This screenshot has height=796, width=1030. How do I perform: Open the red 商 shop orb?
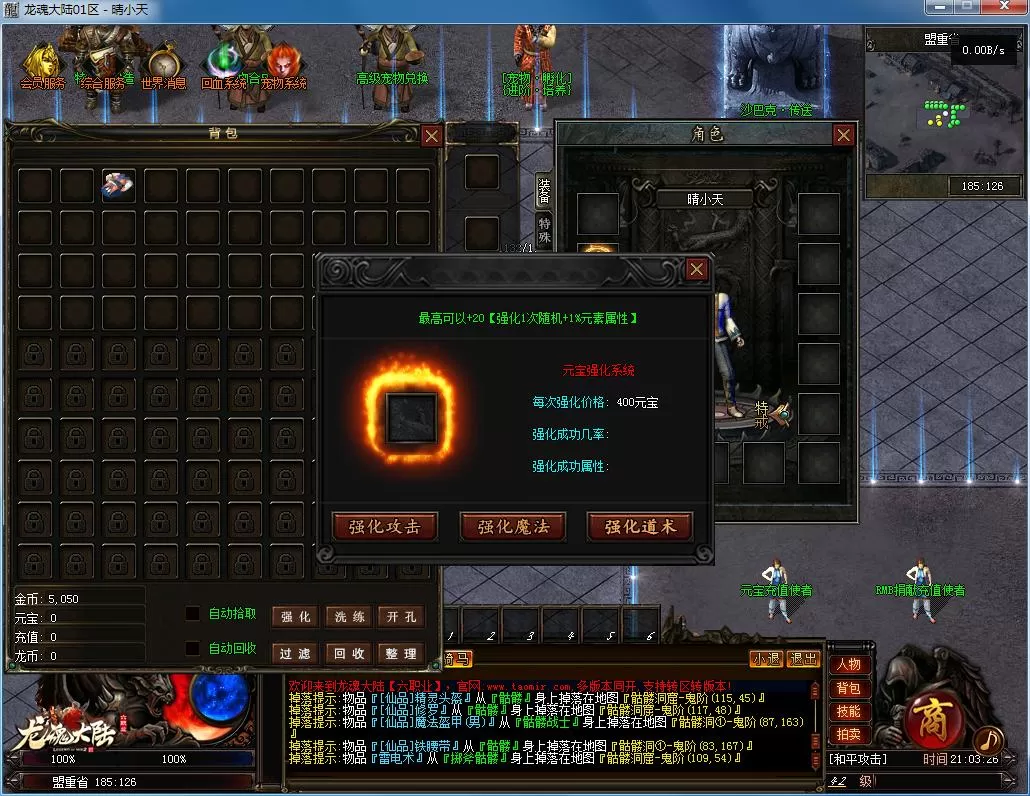(x=929, y=719)
